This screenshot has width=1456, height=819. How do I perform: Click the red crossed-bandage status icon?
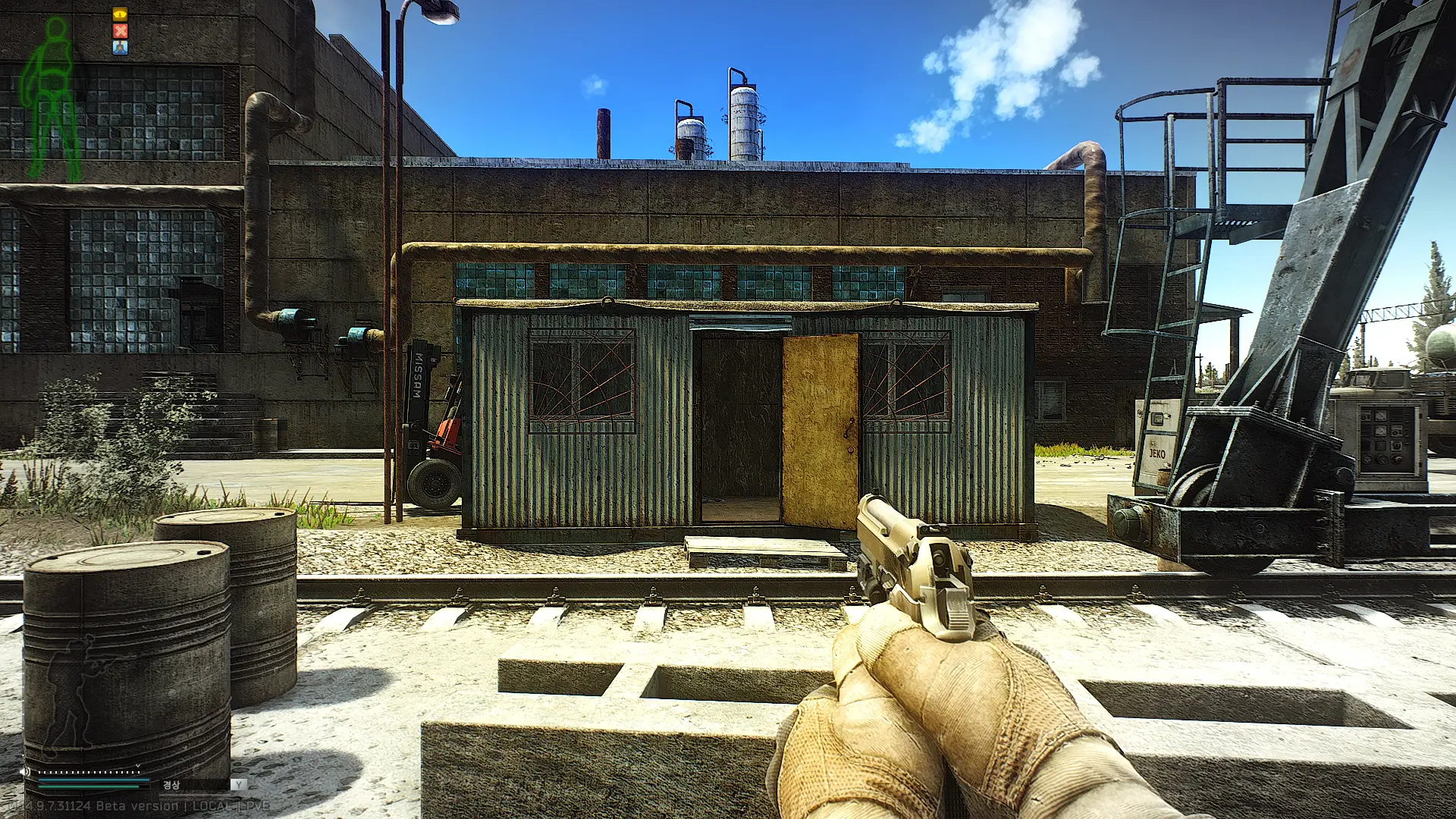[120, 30]
